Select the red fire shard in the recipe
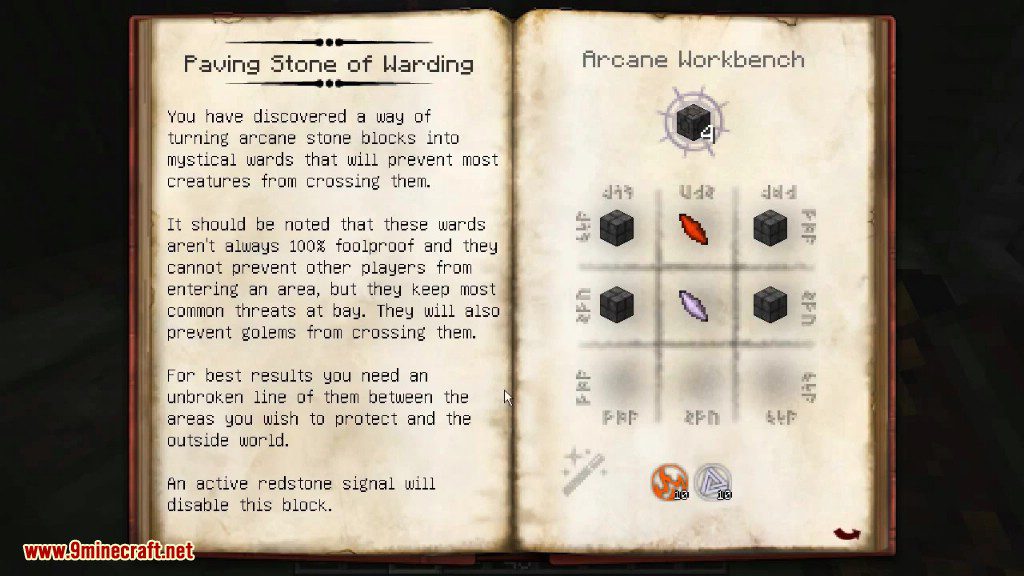 (694, 228)
